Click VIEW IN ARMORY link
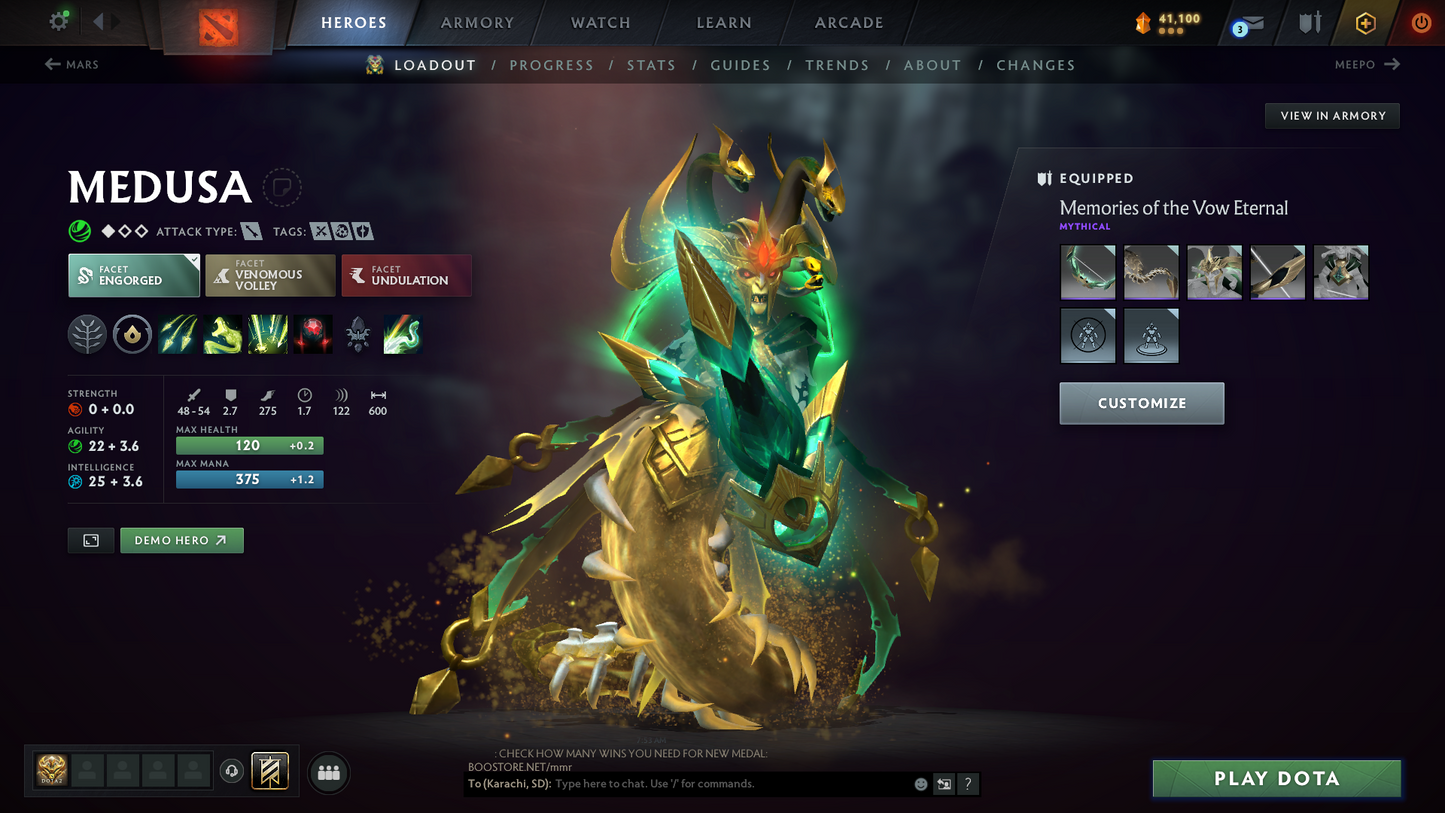 [1331, 115]
